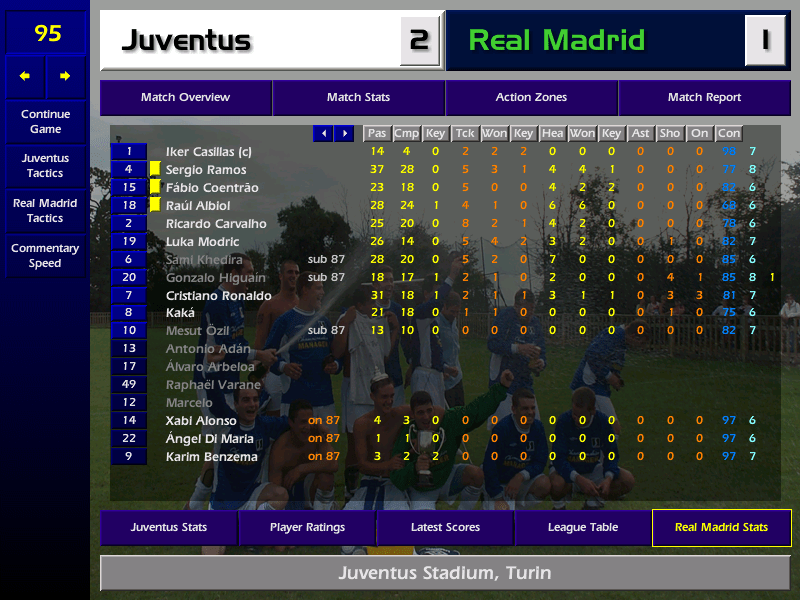Screen dimensions: 800x600
Task: View Latest Scores
Action: (445, 527)
